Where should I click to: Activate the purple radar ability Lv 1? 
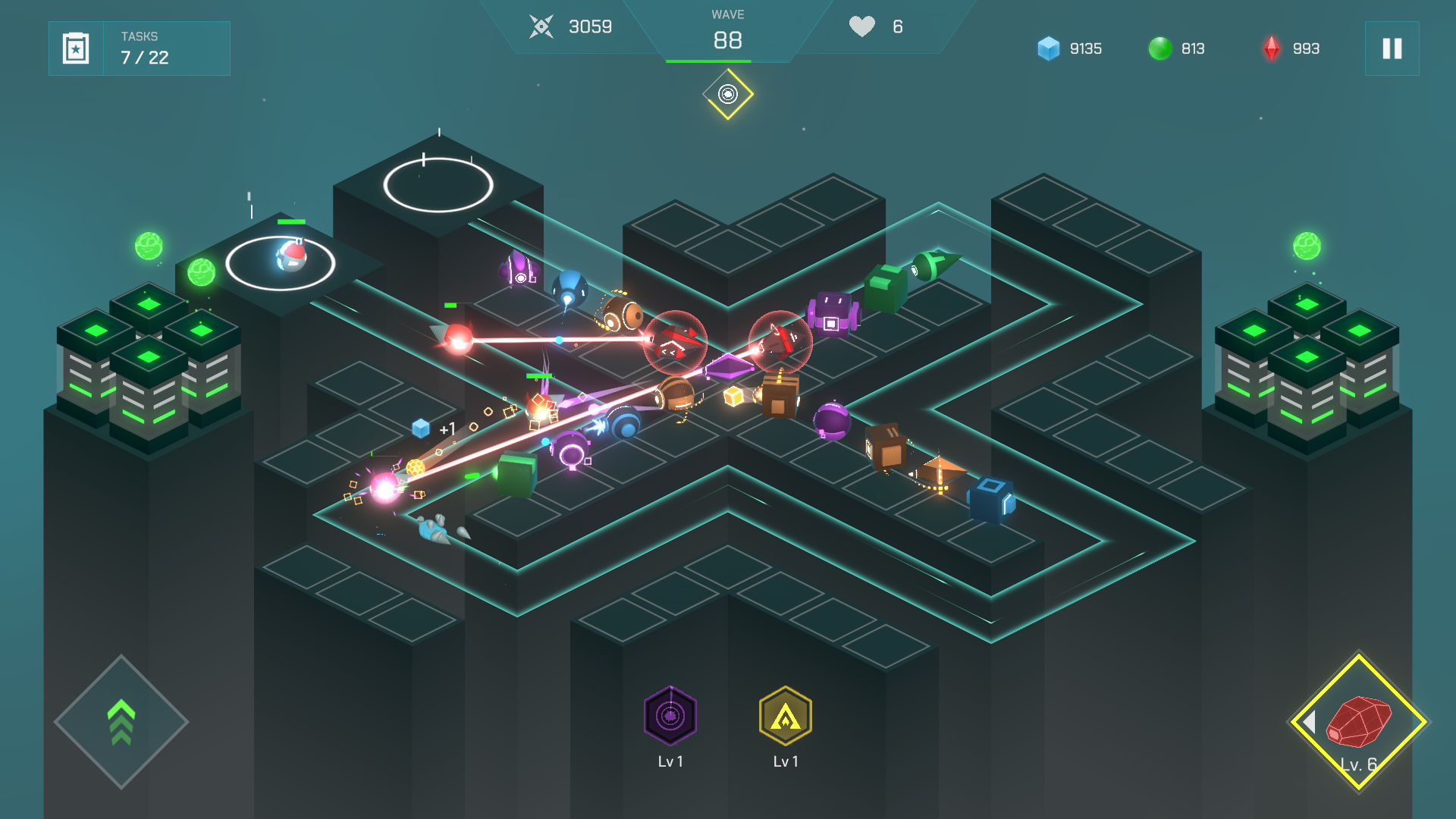670,716
